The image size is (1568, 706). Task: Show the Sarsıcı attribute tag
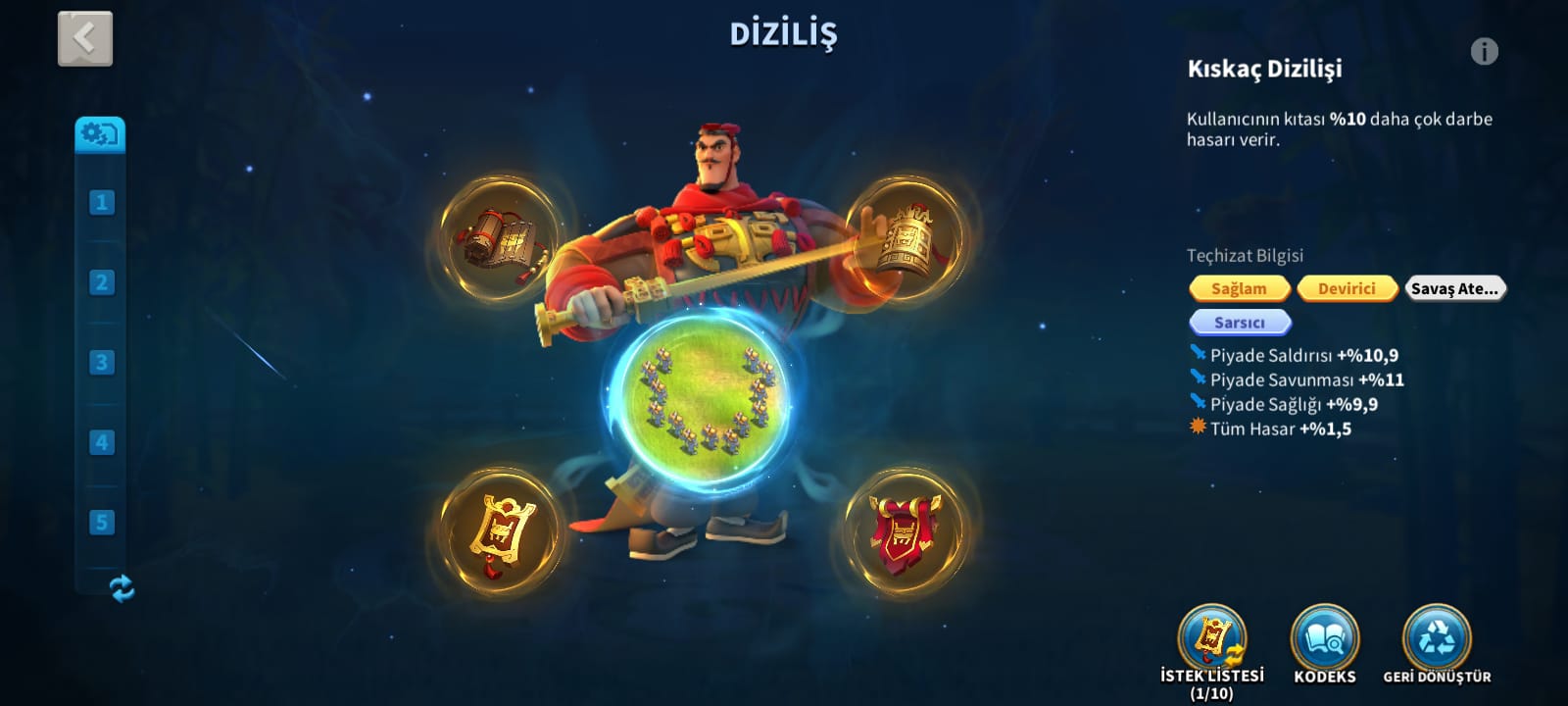1239,323
